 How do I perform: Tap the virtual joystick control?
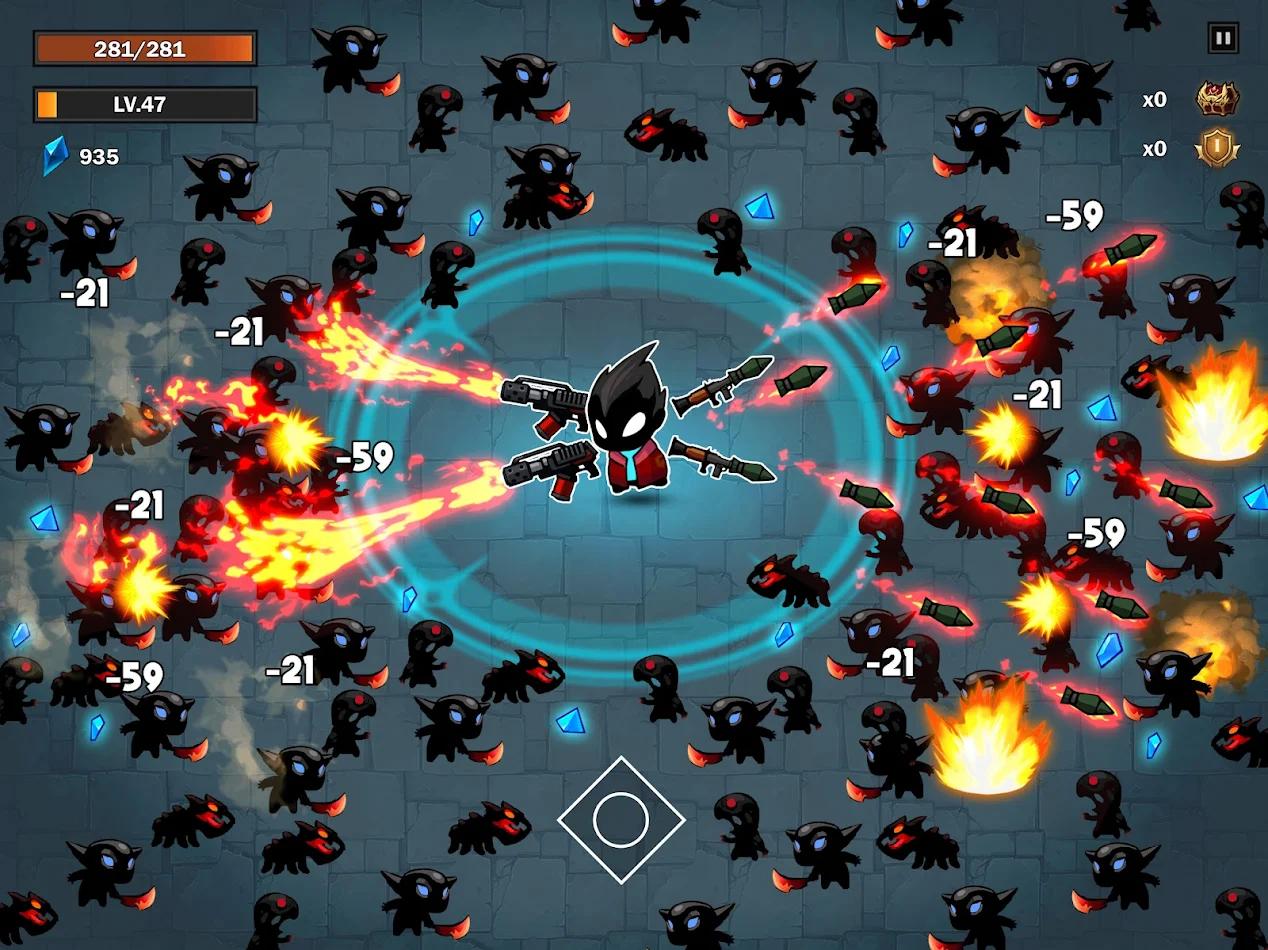621,820
